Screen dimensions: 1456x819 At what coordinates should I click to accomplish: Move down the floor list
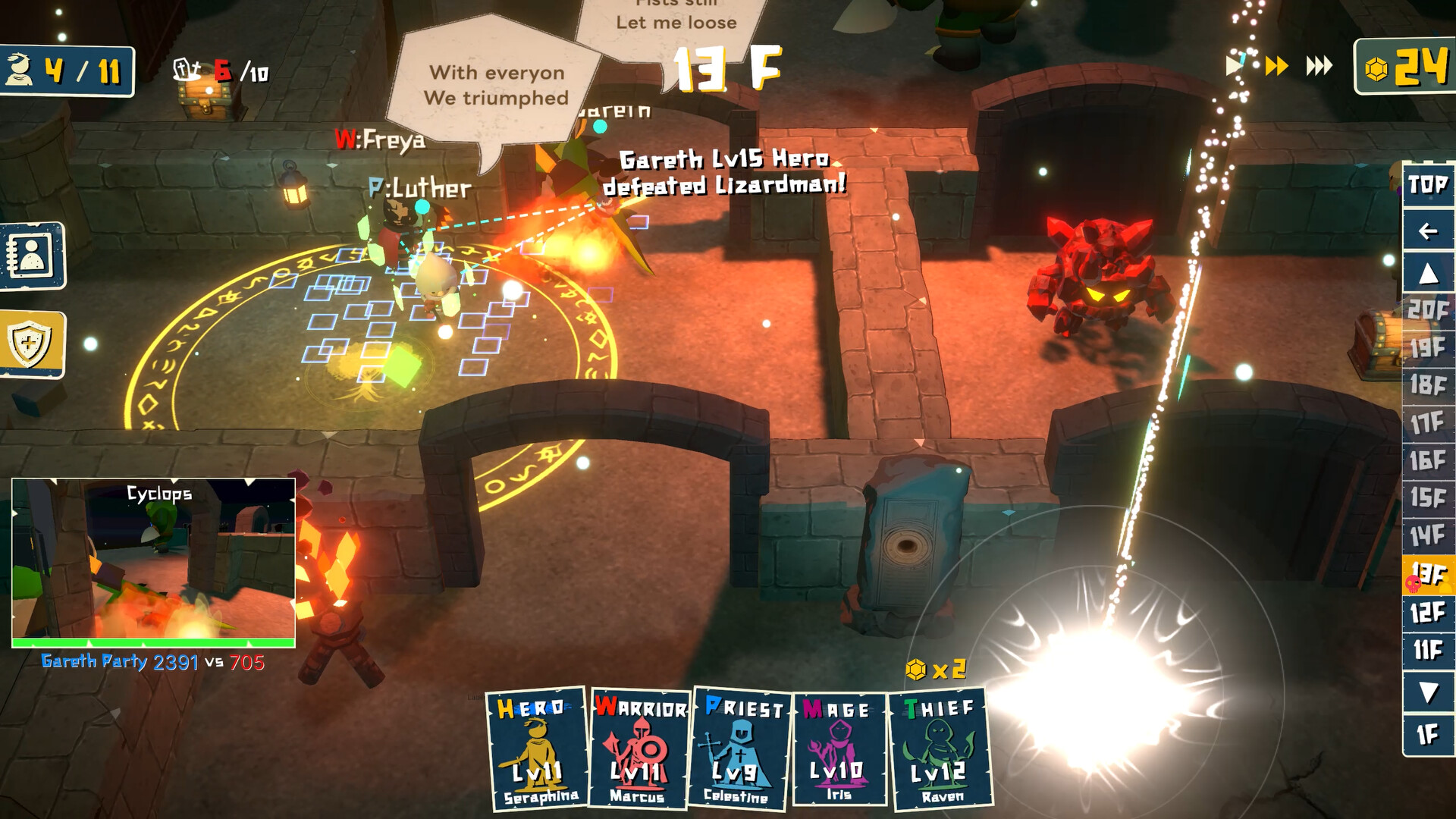(1428, 692)
